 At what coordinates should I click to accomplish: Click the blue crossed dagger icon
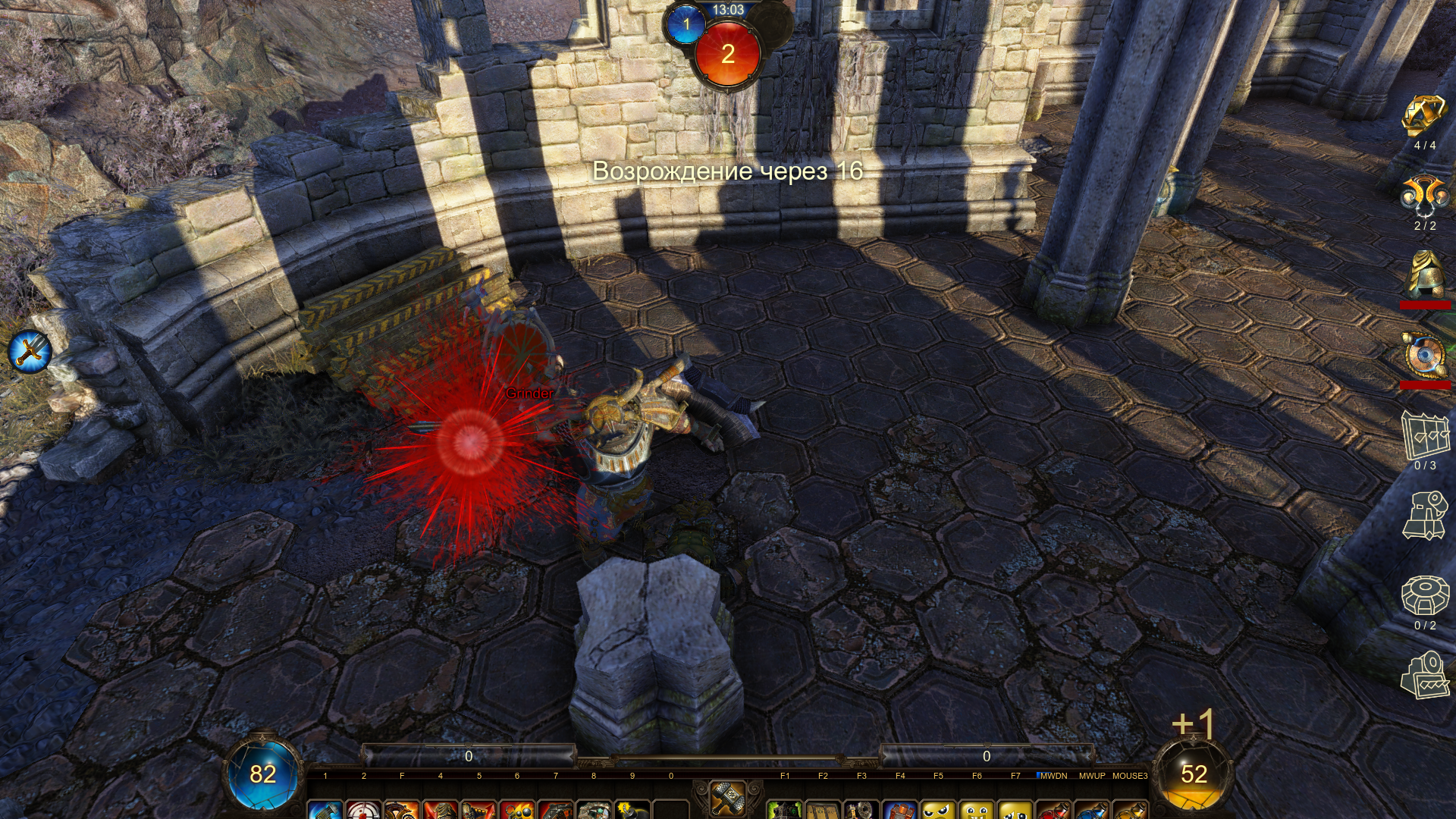pyautogui.click(x=30, y=351)
